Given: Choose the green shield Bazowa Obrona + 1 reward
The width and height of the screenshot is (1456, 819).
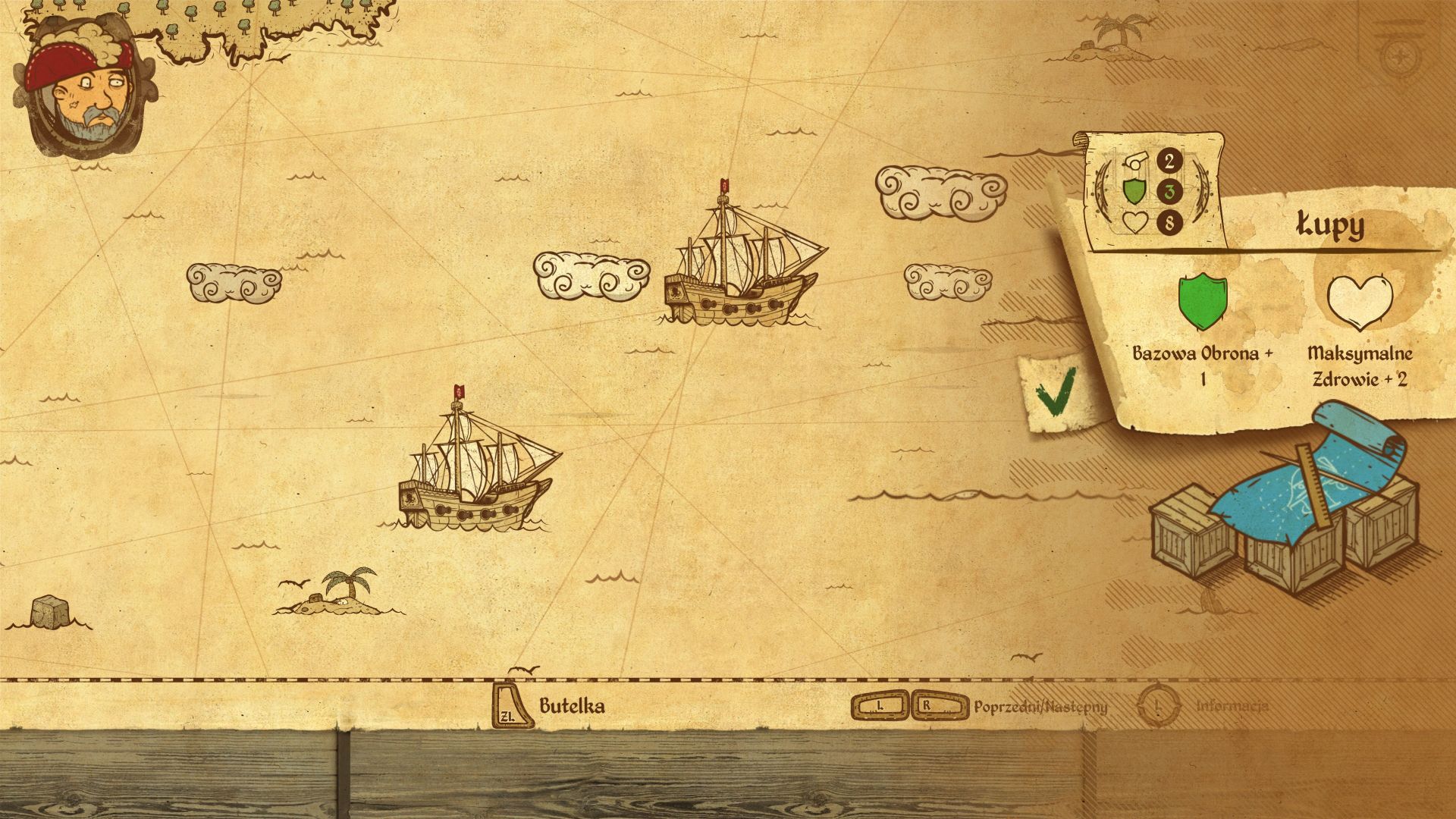Looking at the screenshot, I should coord(1202,303).
